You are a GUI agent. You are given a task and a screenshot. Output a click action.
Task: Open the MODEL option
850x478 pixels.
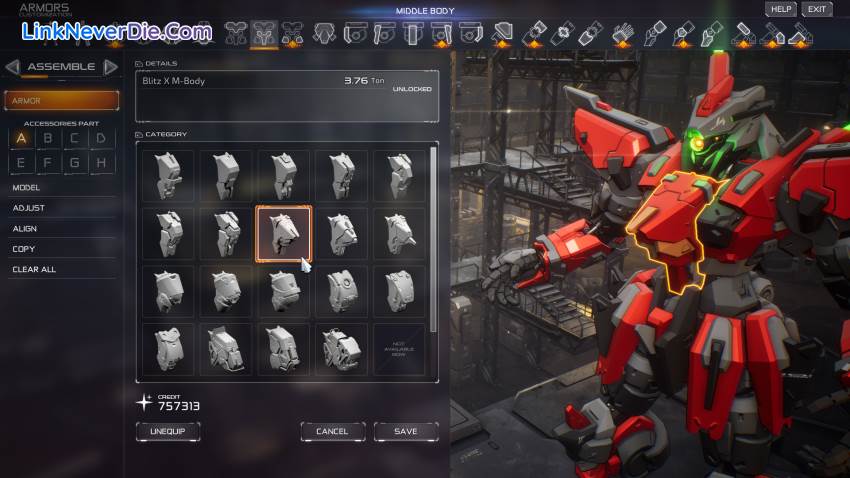26,187
